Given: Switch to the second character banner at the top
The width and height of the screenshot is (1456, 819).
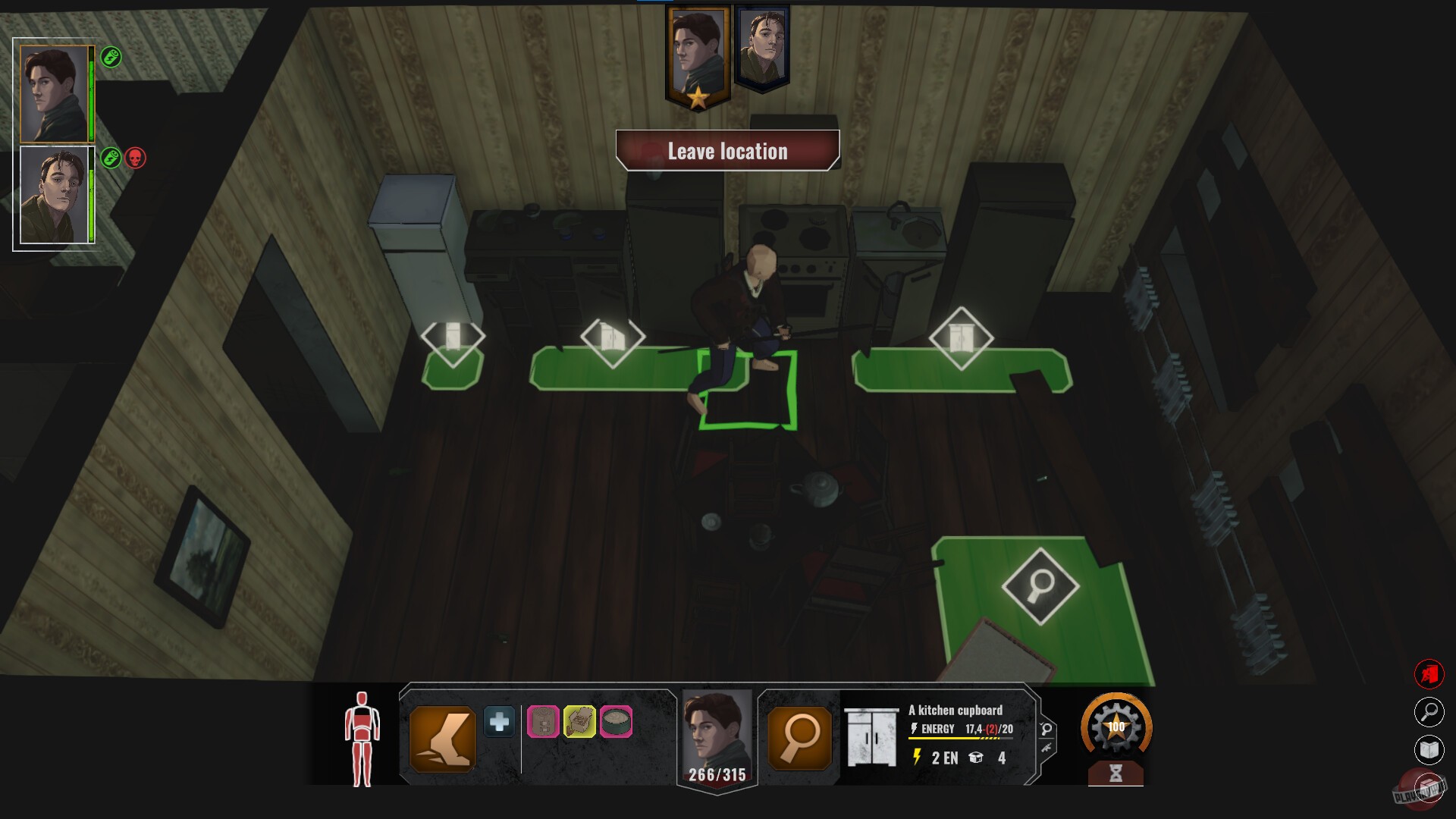Looking at the screenshot, I should 762,45.
